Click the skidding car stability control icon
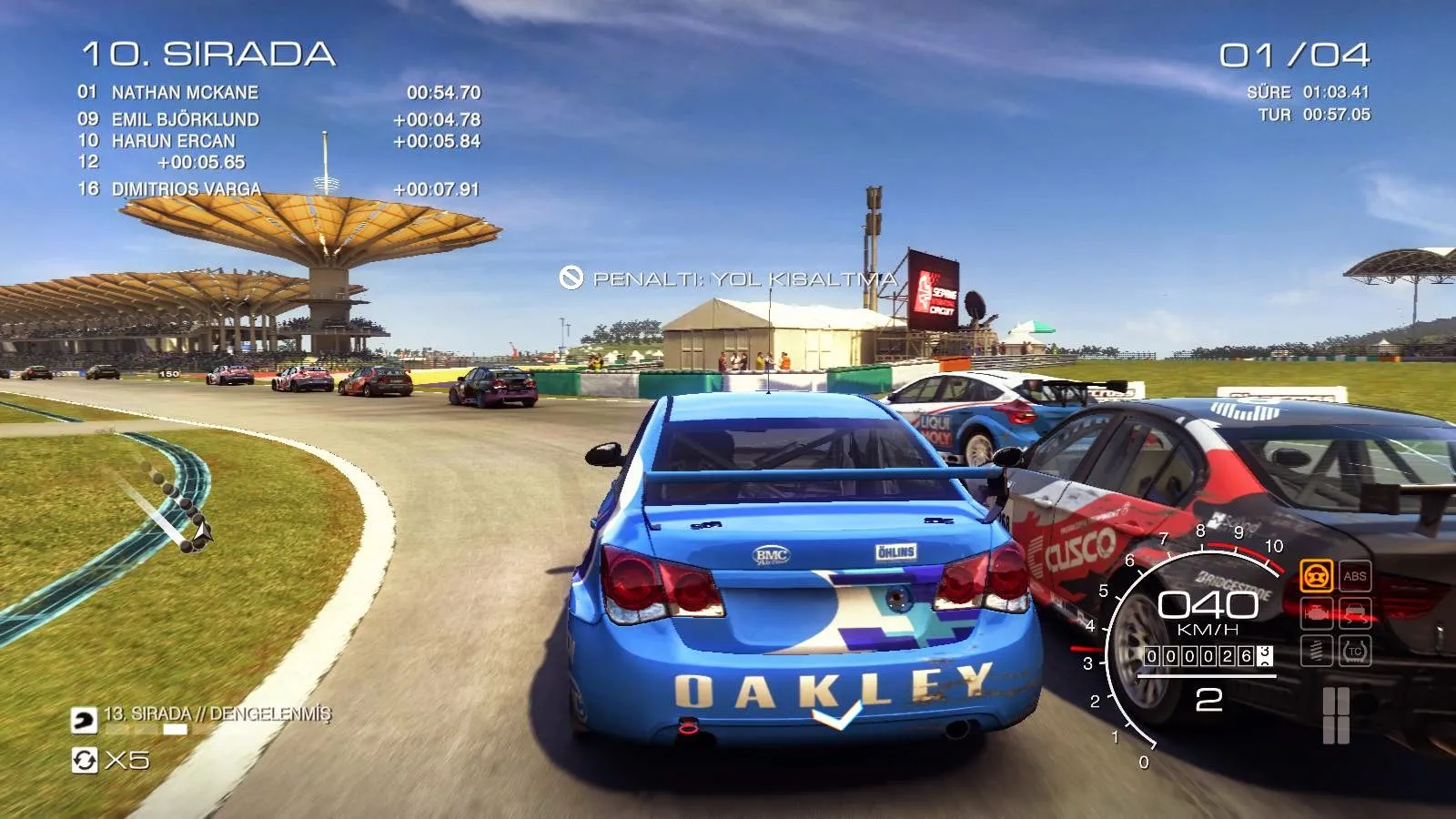Viewport: 1456px width, 819px height. 1355,613
